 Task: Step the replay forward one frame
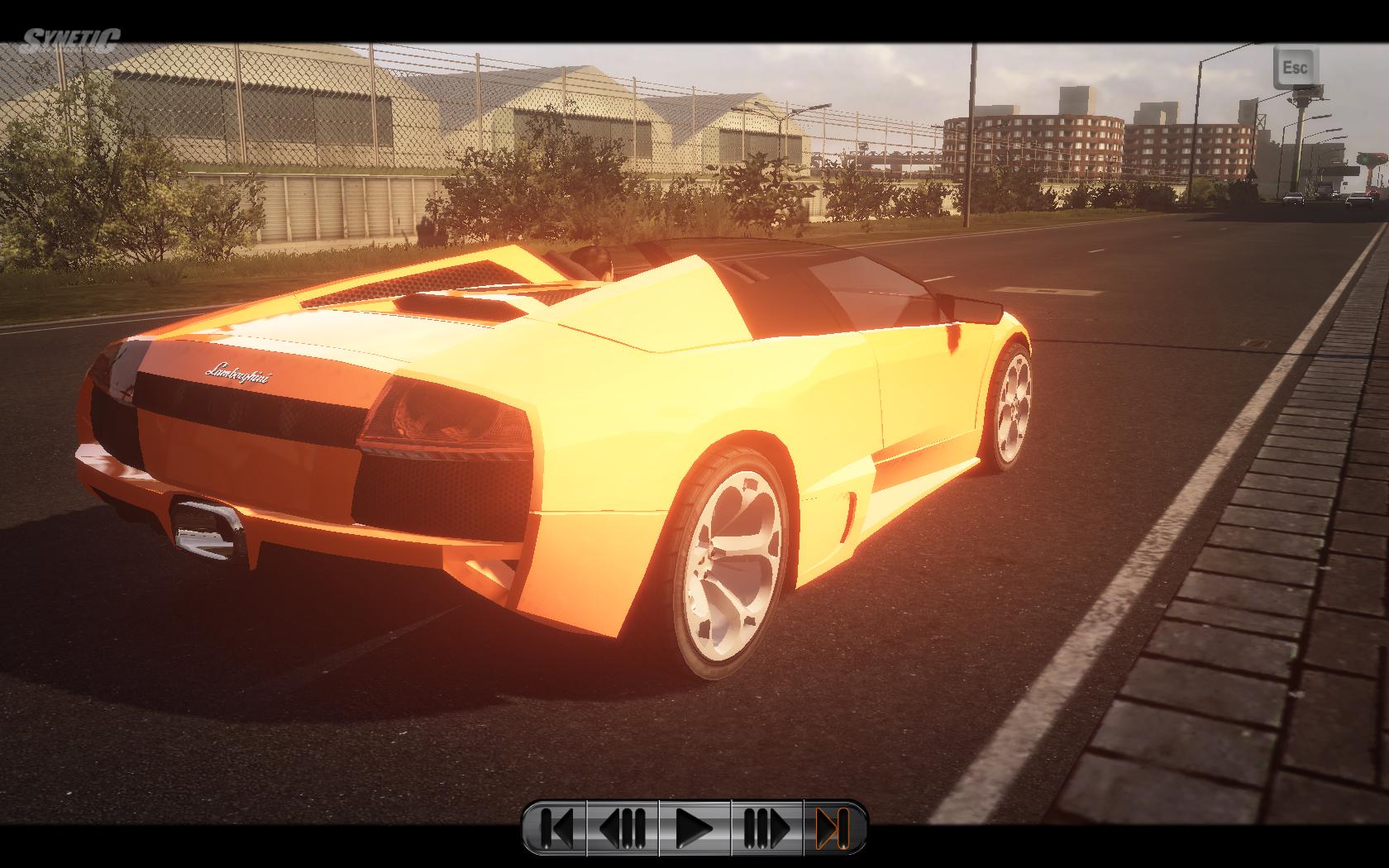(x=766, y=827)
